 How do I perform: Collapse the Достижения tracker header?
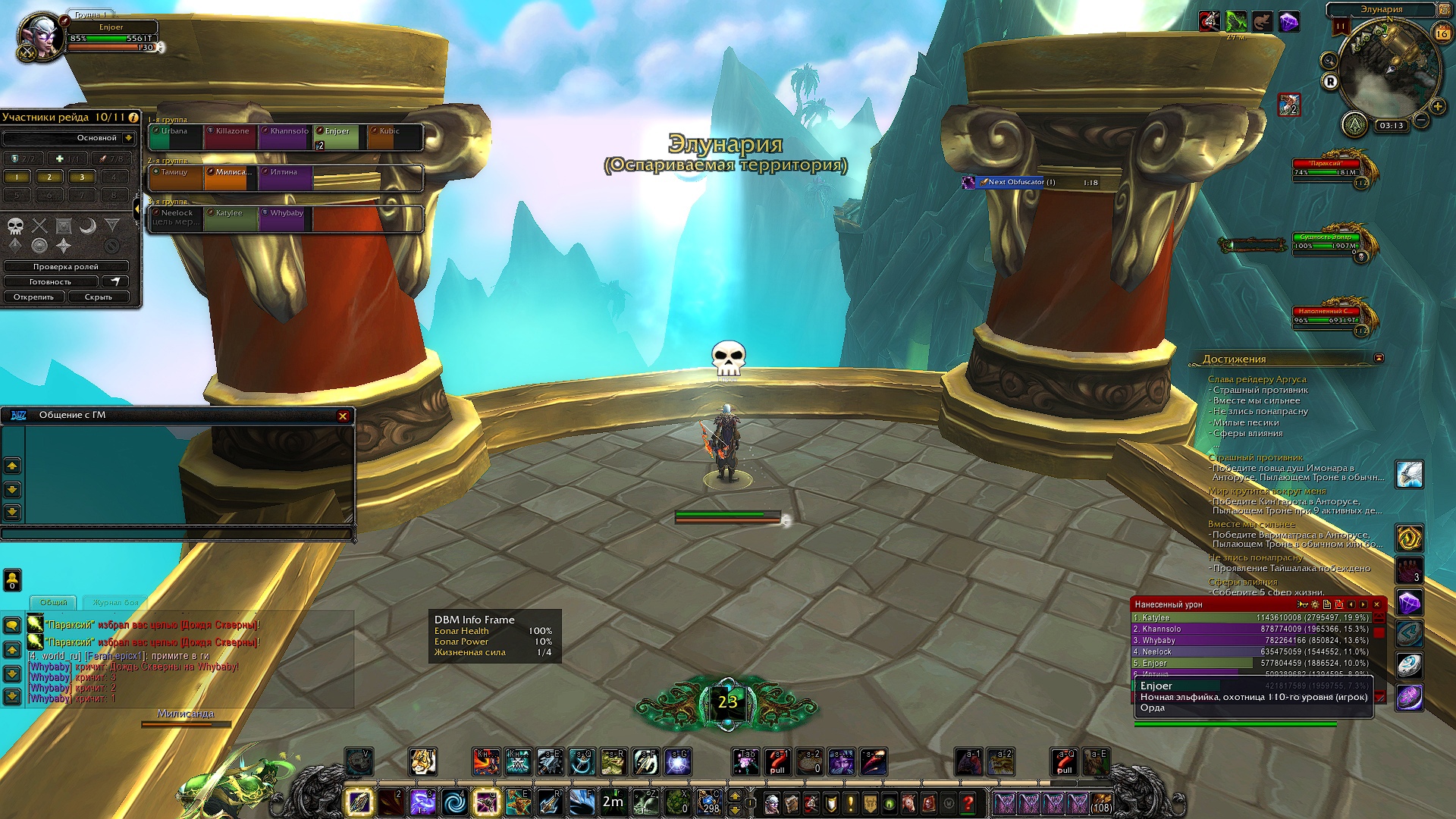(x=1379, y=359)
